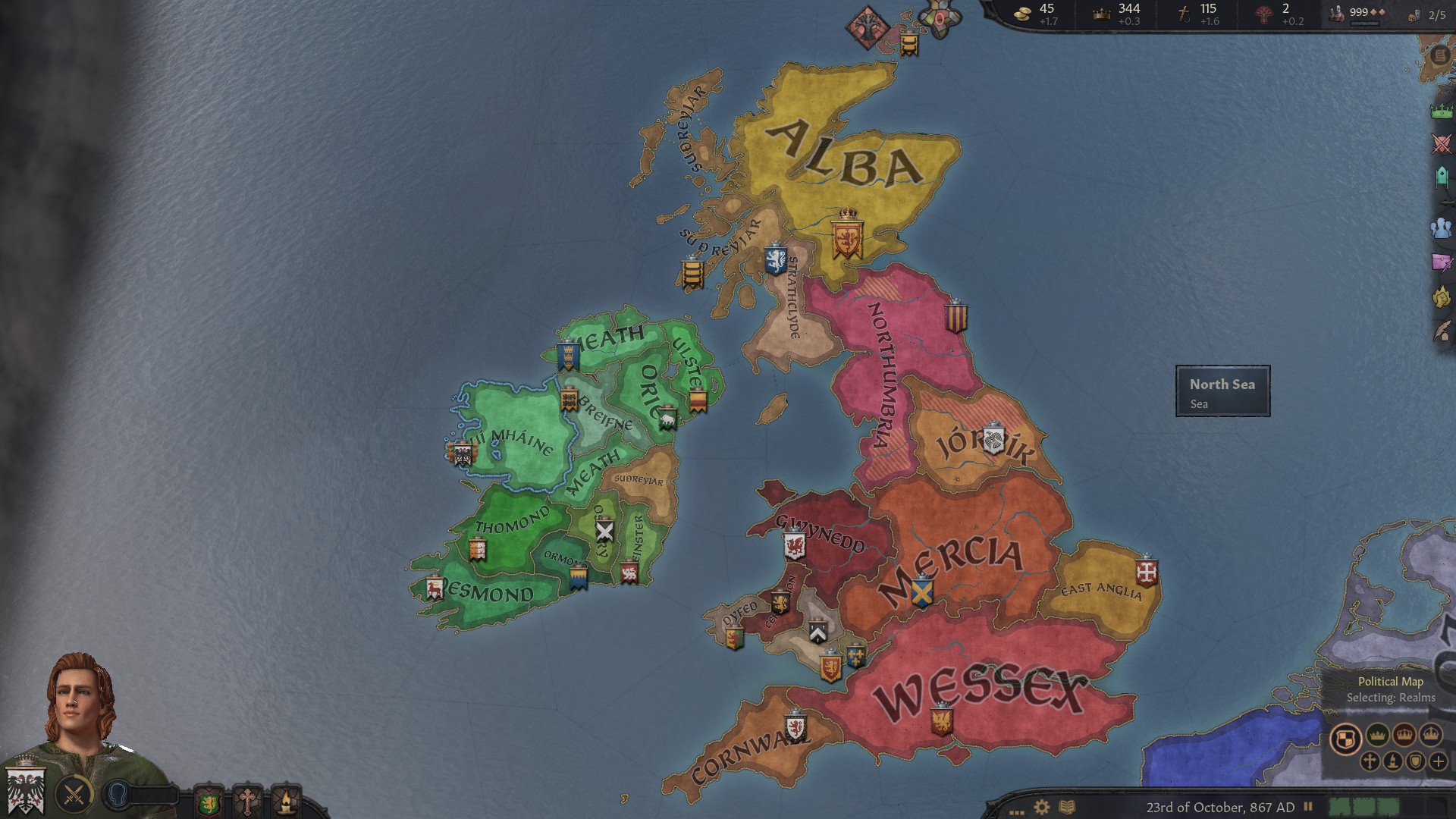Open the in-game encyclopedia book icon
Image resolution: width=1456 pixels, height=819 pixels.
(1068, 807)
